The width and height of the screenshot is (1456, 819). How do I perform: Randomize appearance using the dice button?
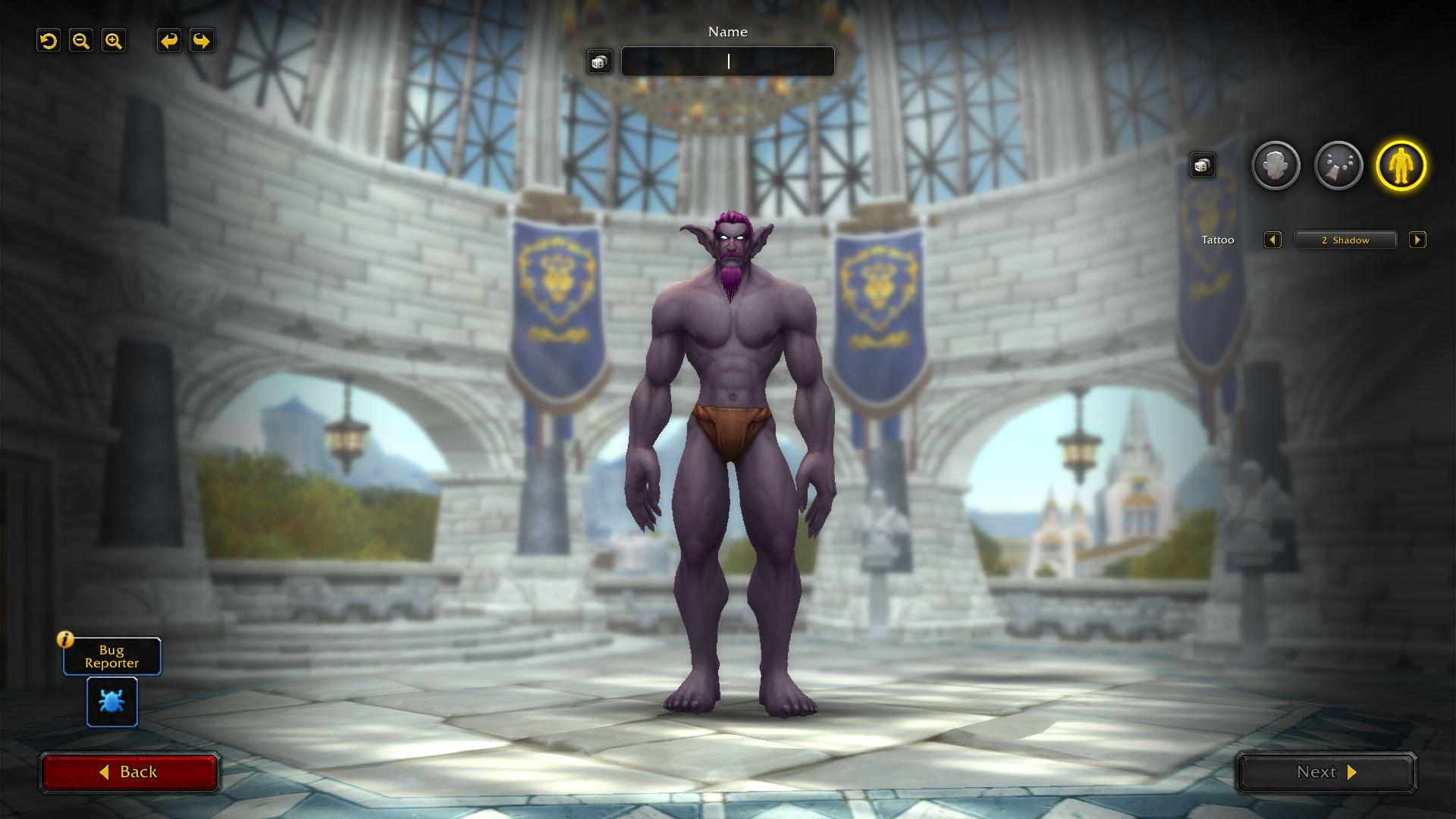click(x=1202, y=165)
